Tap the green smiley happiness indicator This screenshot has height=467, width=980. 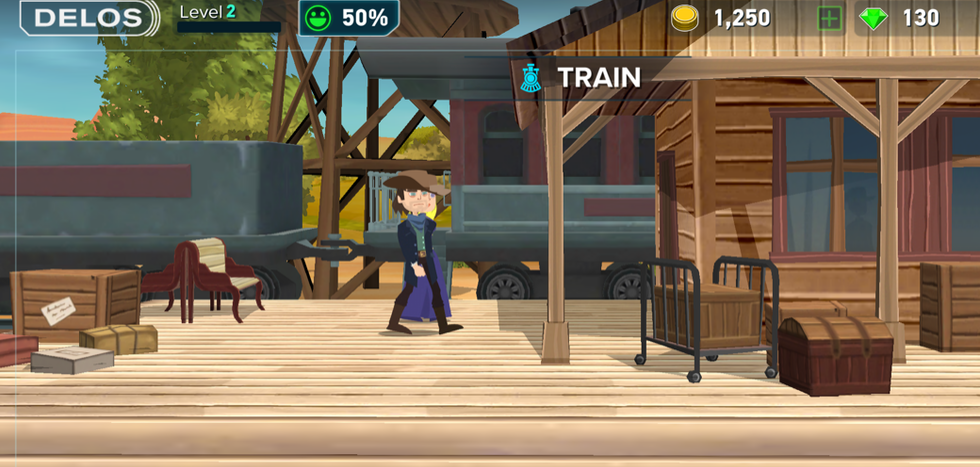pos(320,18)
